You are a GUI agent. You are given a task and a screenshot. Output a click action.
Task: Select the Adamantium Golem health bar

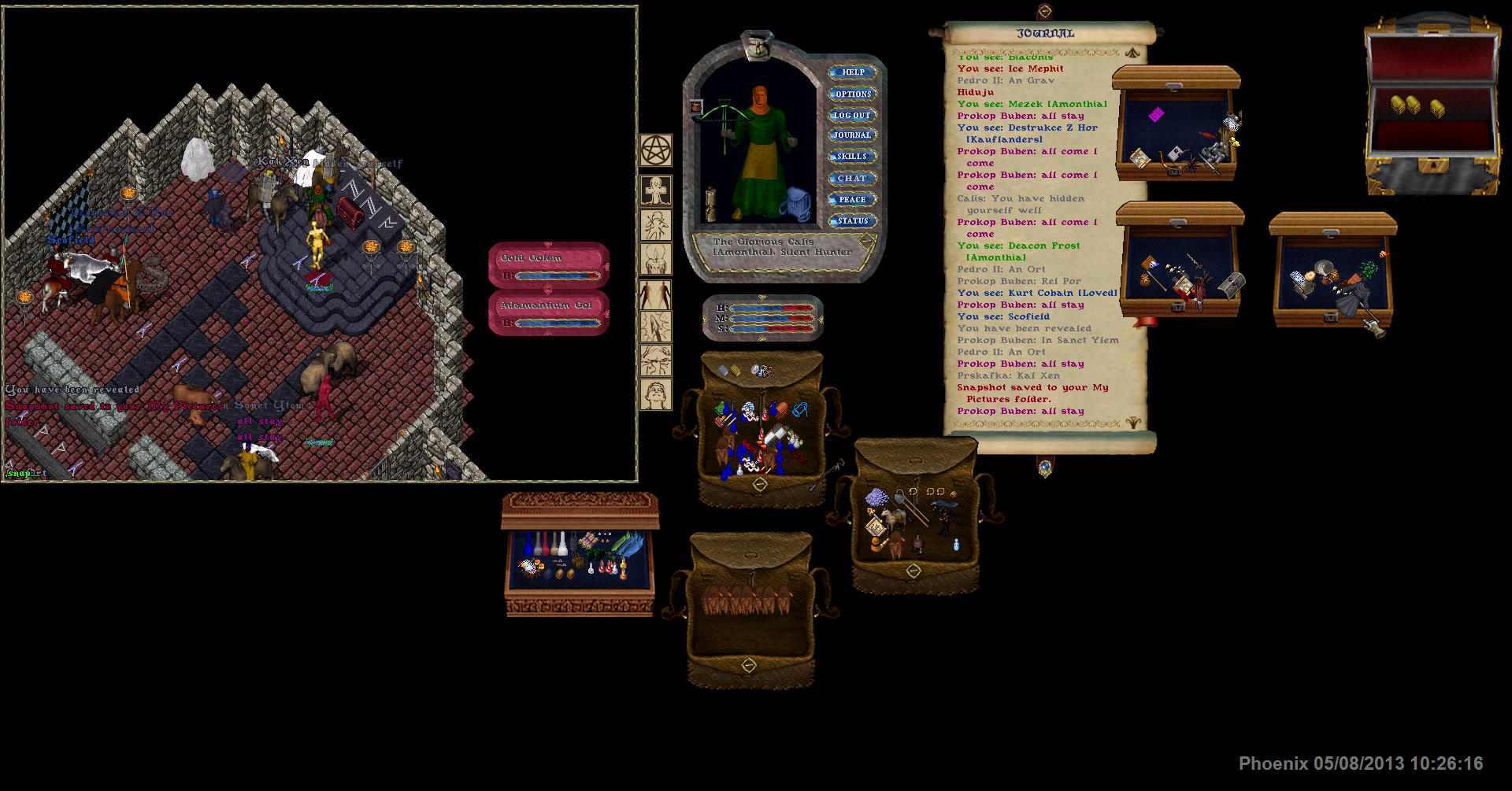(549, 313)
